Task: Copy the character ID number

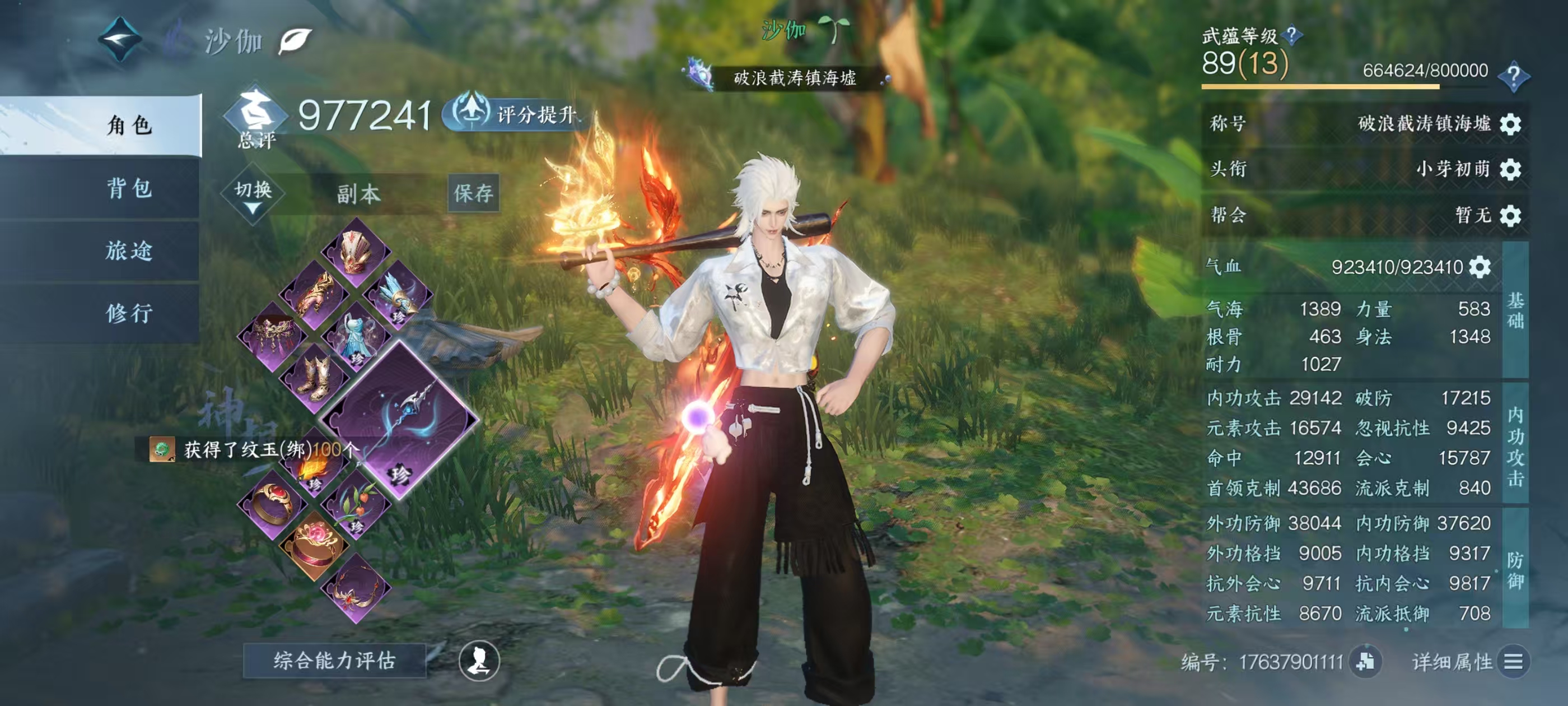Action: pyautogui.click(x=1365, y=662)
